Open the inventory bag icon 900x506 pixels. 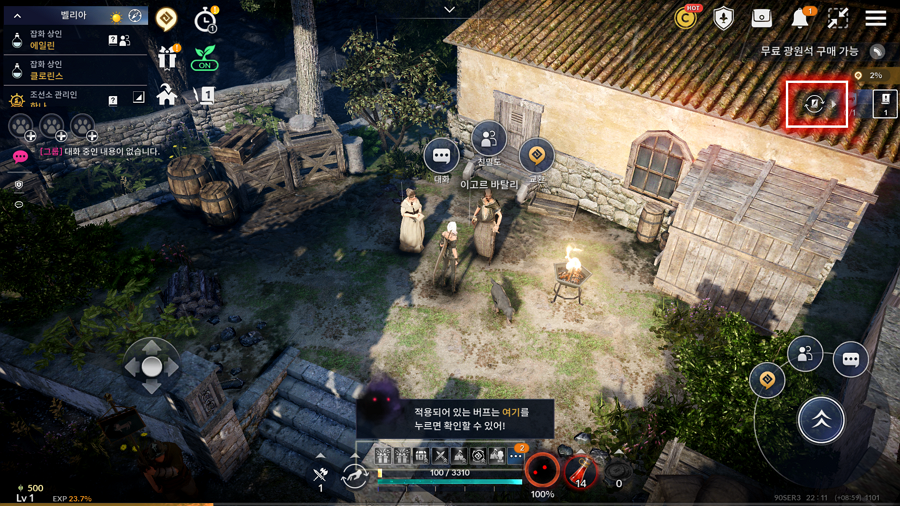click(762, 18)
